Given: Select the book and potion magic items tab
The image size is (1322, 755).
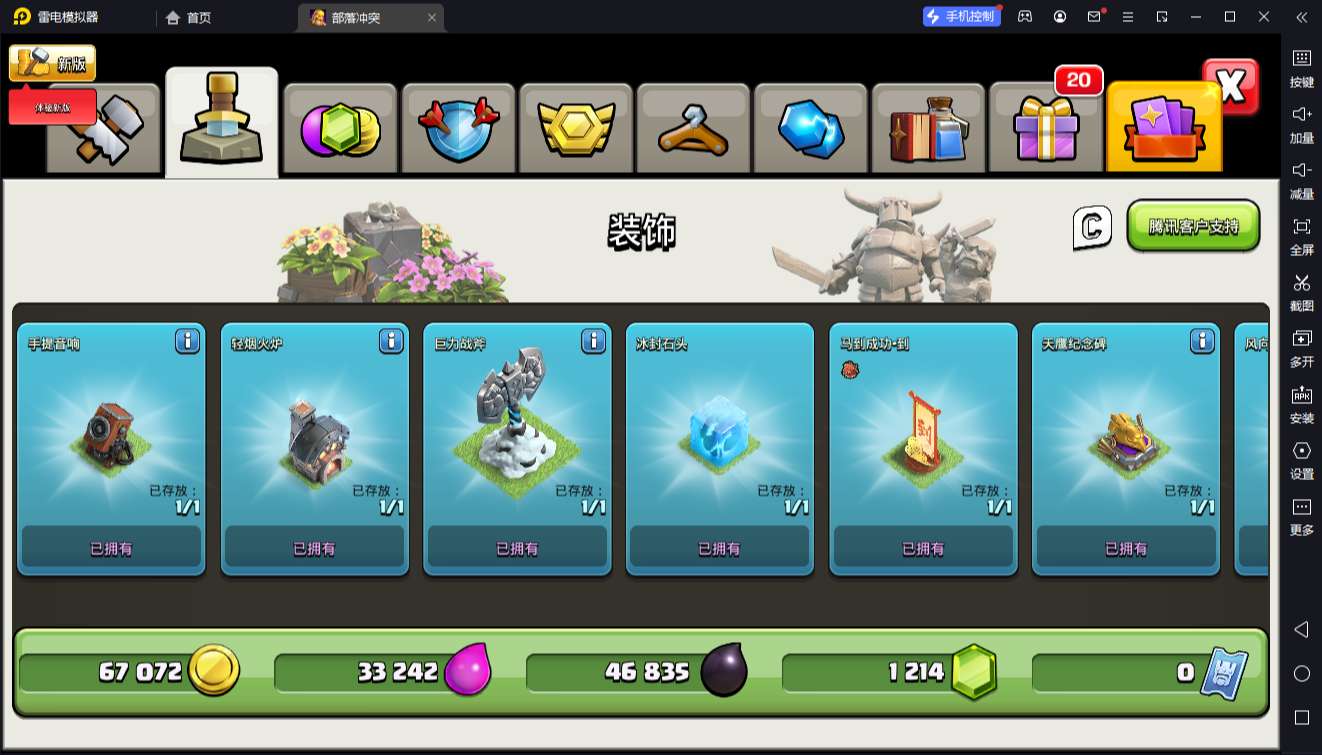Looking at the screenshot, I should [928, 129].
